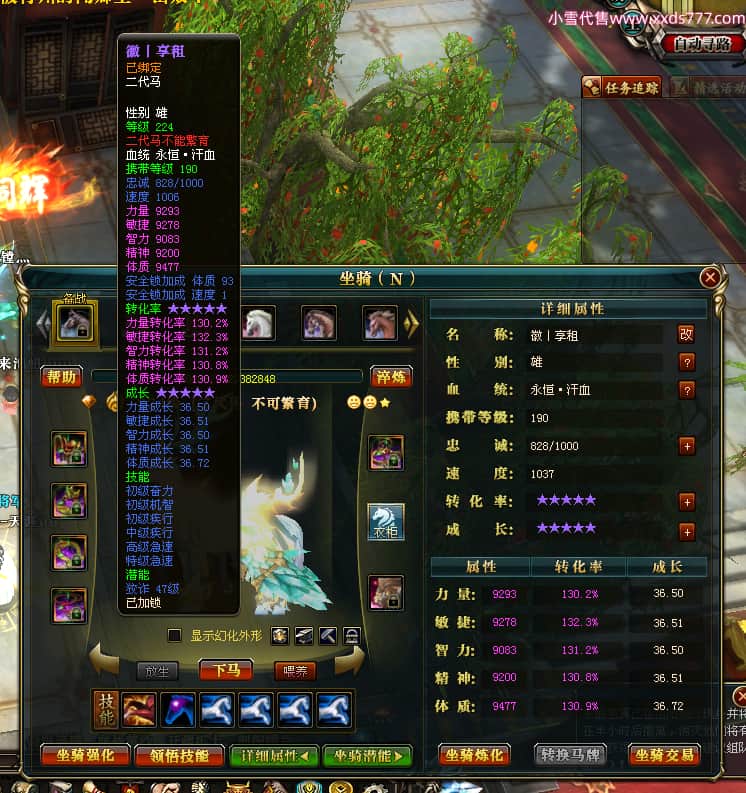Open the 坐骑潜能 mount potential panel
The height and width of the screenshot is (793, 746).
coord(367,756)
